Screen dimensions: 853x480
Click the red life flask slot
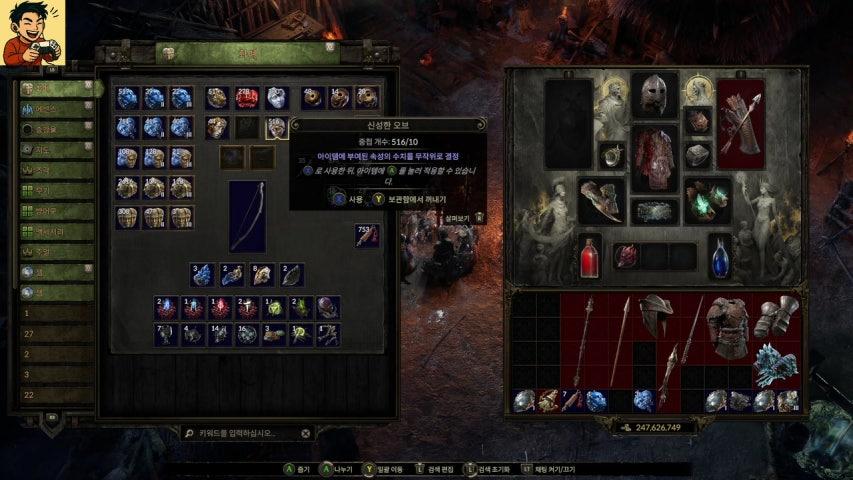tap(590, 258)
